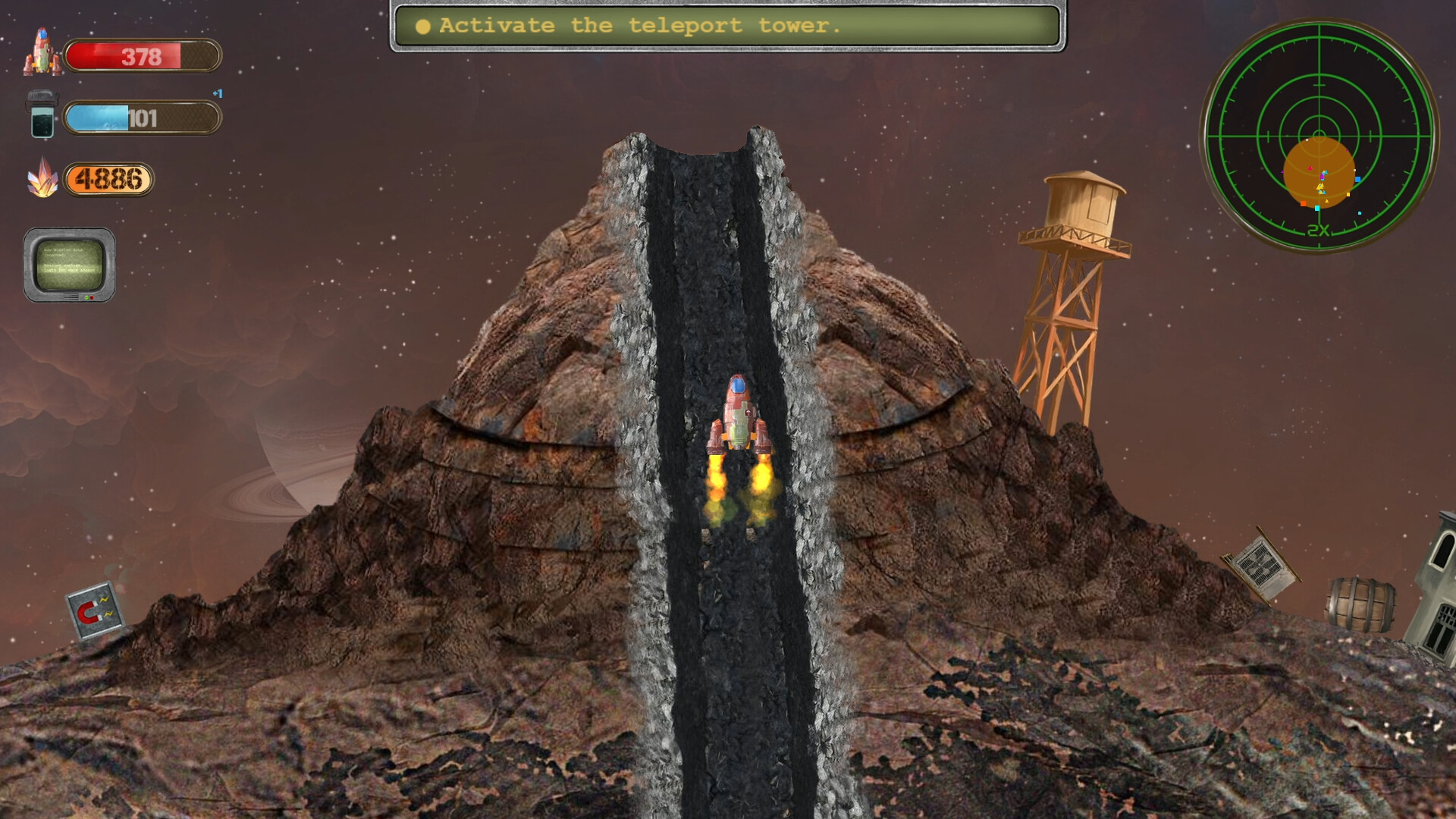This screenshot has width=1456, height=819.
Task: Click the rocket ship status icon
Action: coord(42,53)
